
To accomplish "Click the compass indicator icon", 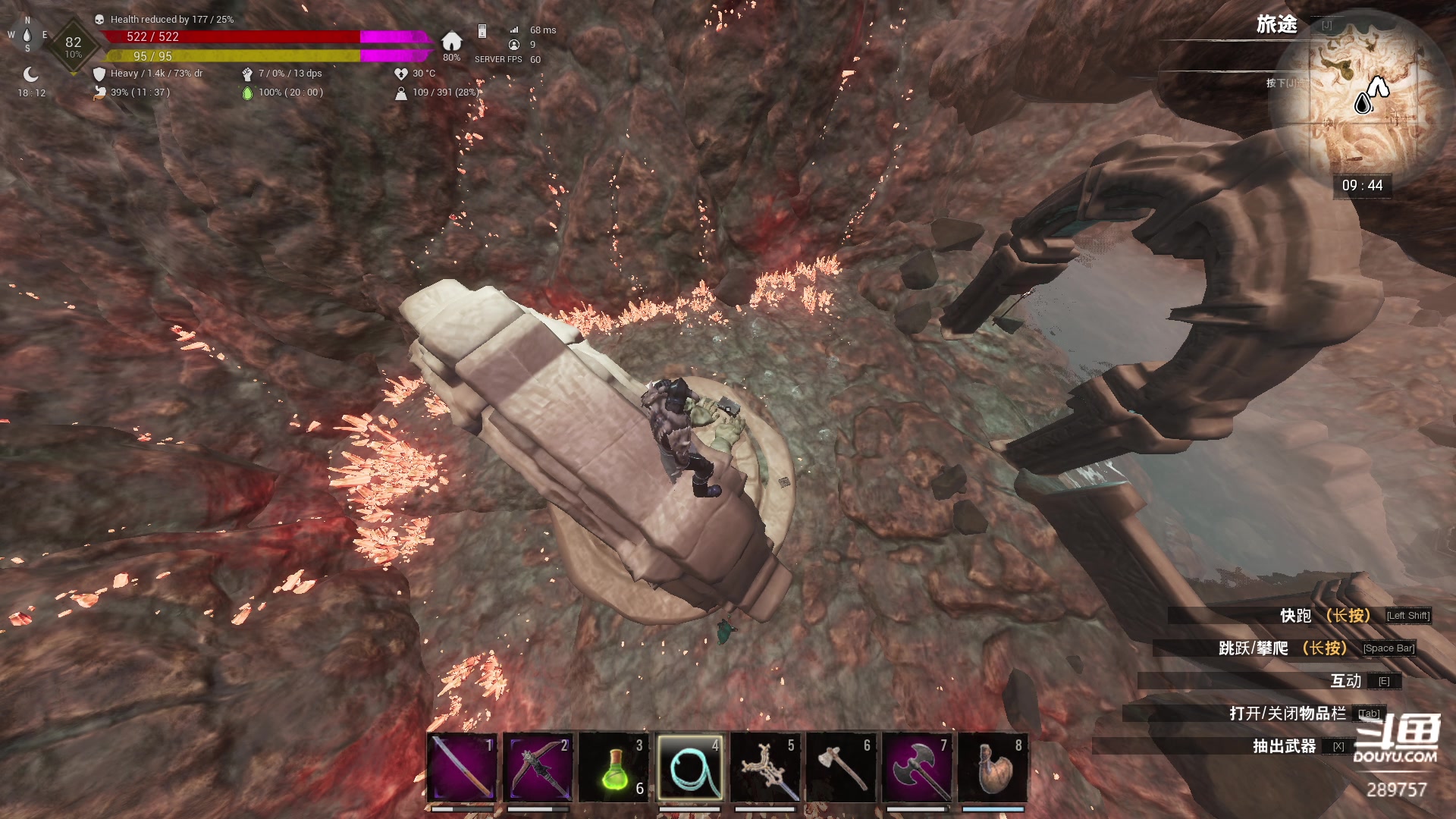I will pyautogui.click(x=27, y=35).
